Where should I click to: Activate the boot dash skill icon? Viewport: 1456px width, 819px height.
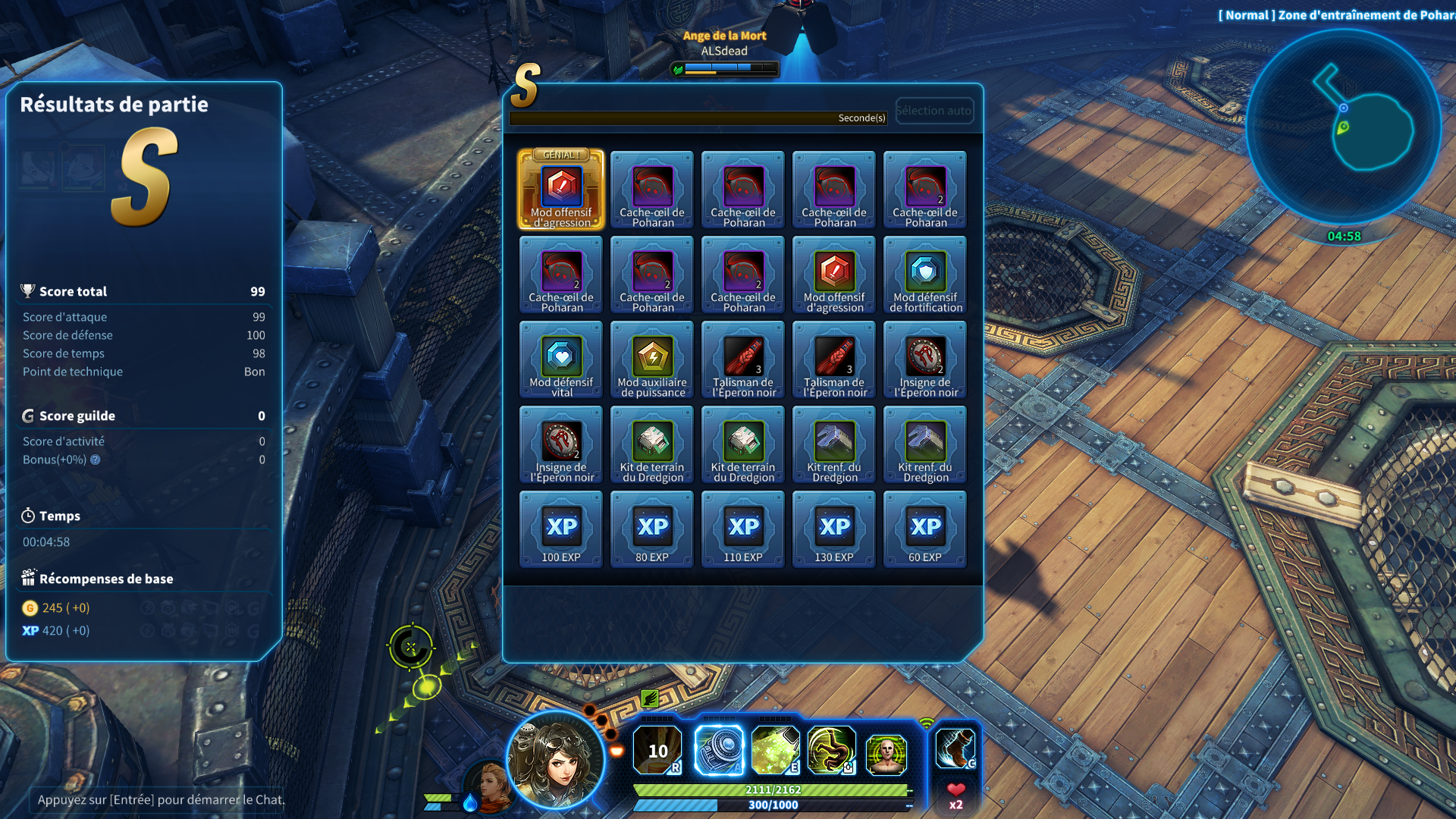[x=955, y=748]
